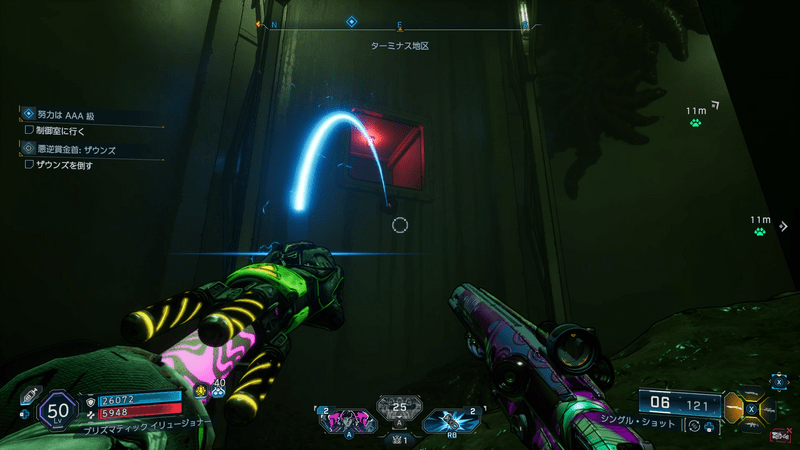This screenshot has width=800, height=450.
Task: Select the blue diamond quest marker on compass
Action: [x=351, y=21]
